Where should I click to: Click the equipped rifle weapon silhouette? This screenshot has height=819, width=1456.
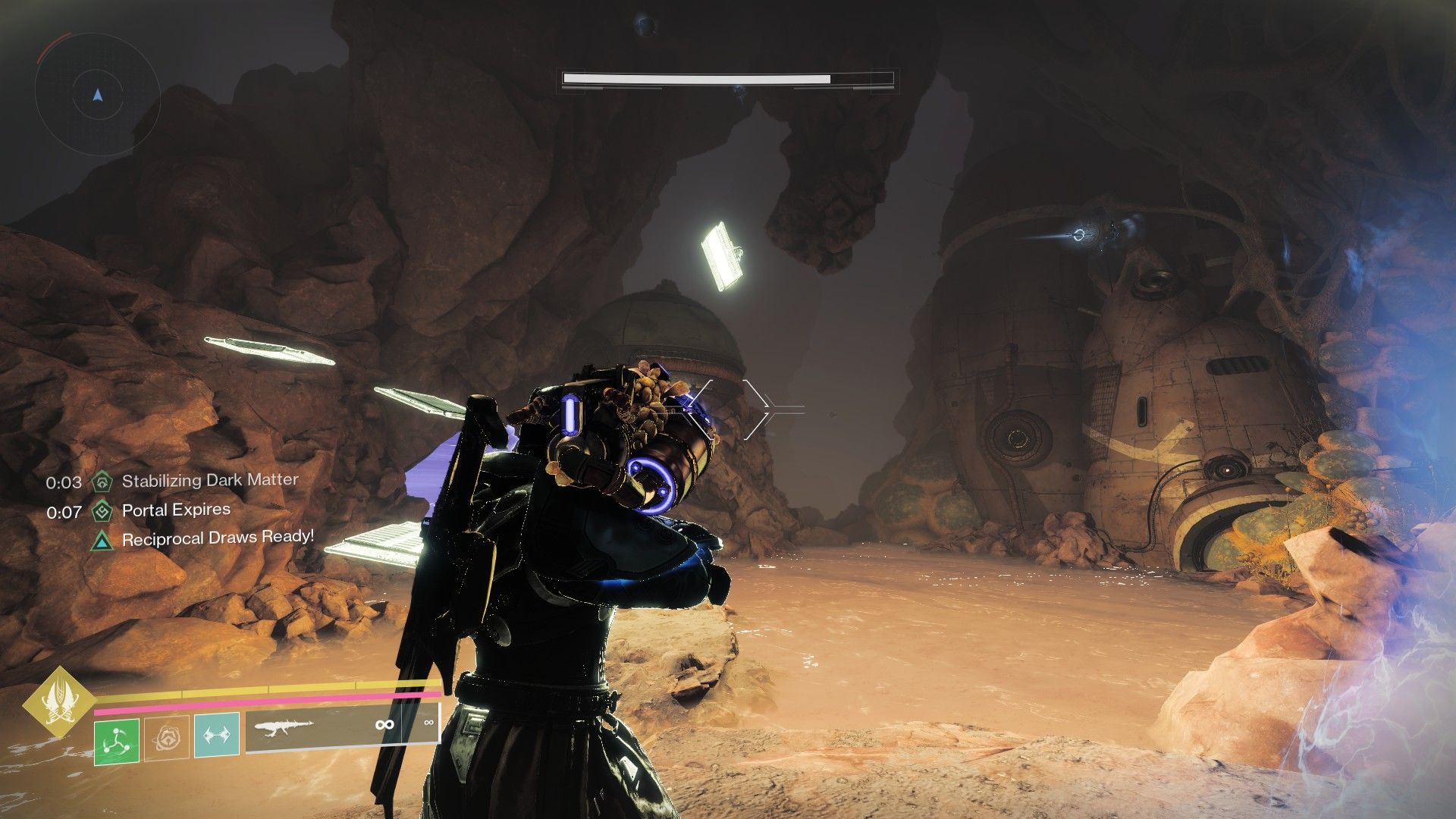(x=283, y=726)
